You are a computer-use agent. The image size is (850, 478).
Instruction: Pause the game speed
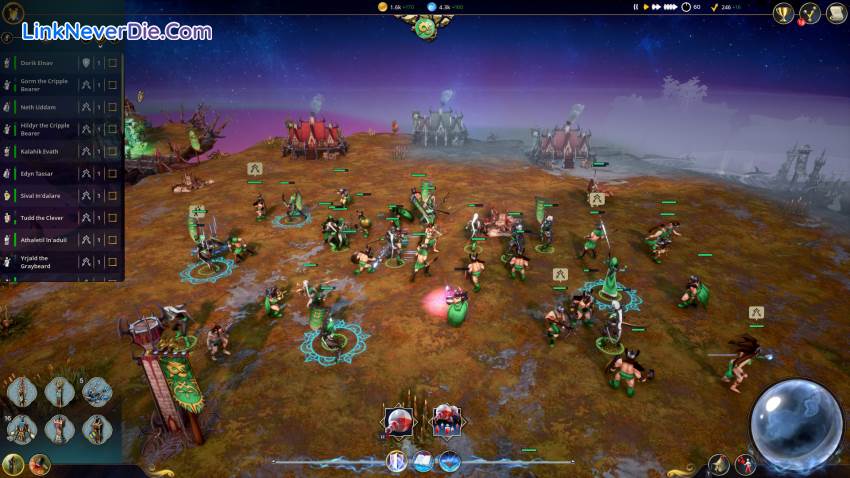tap(636, 7)
